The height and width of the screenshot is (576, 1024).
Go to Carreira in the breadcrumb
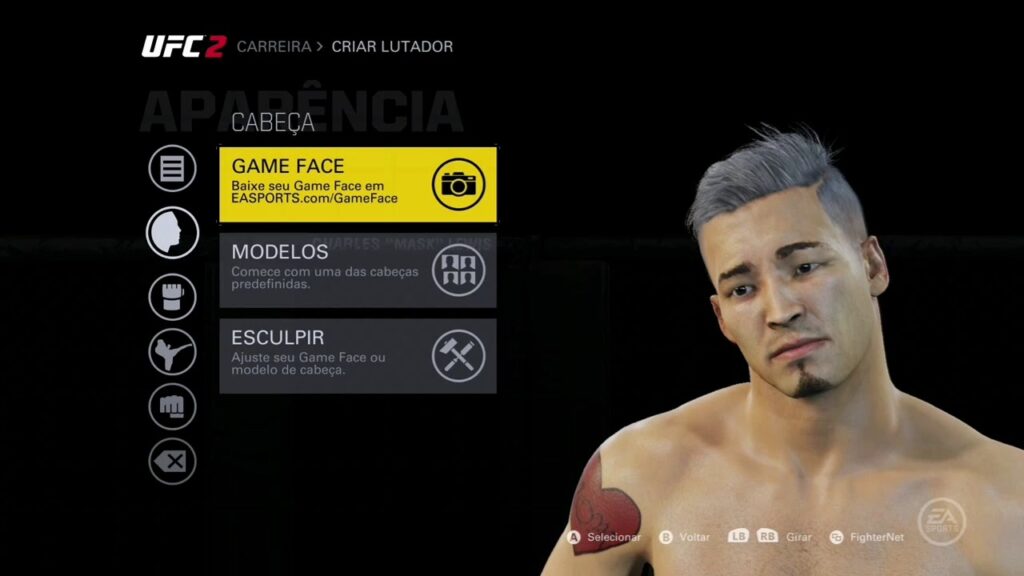(274, 47)
